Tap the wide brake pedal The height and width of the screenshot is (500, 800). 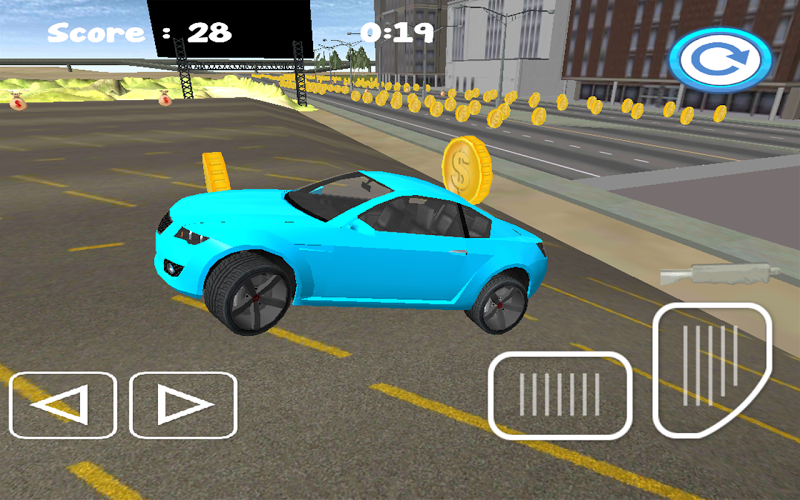[560, 395]
